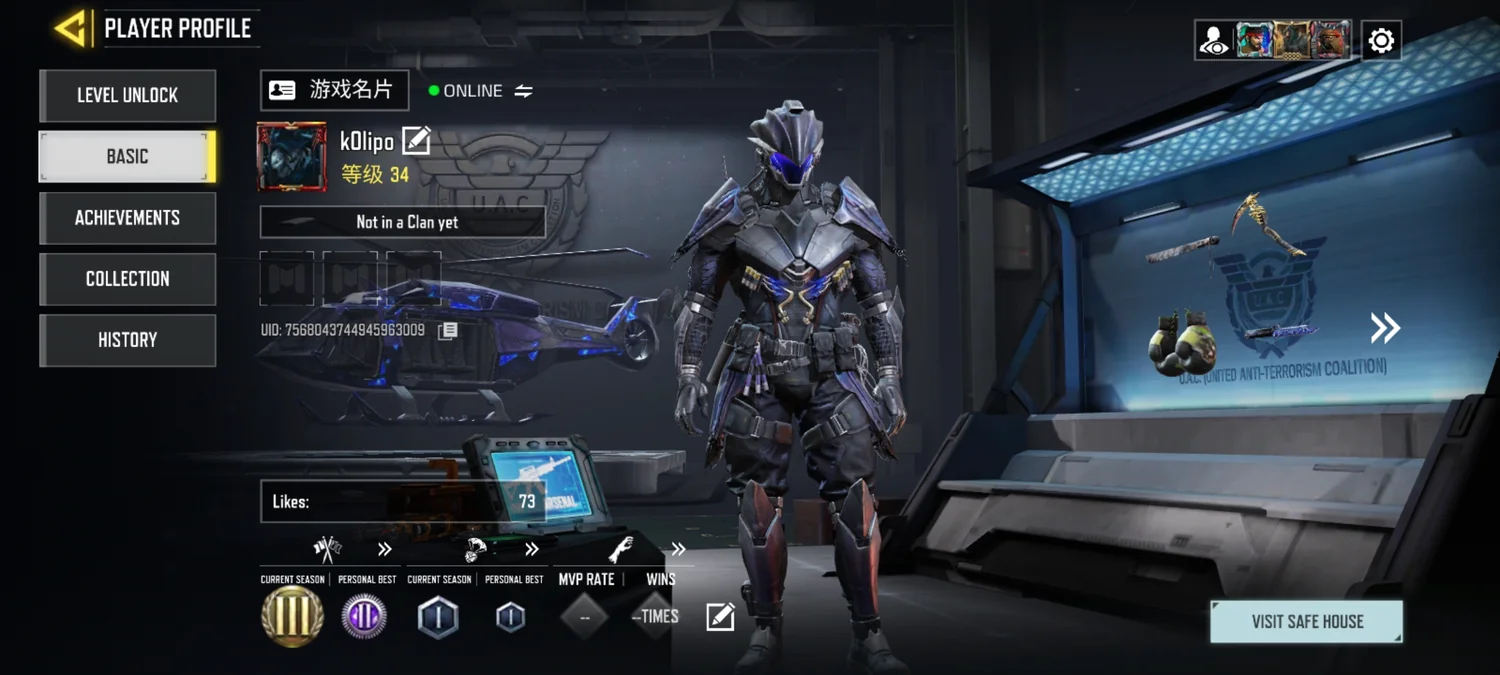Select the Basic profile tab
The height and width of the screenshot is (675, 1500).
(127, 157)
